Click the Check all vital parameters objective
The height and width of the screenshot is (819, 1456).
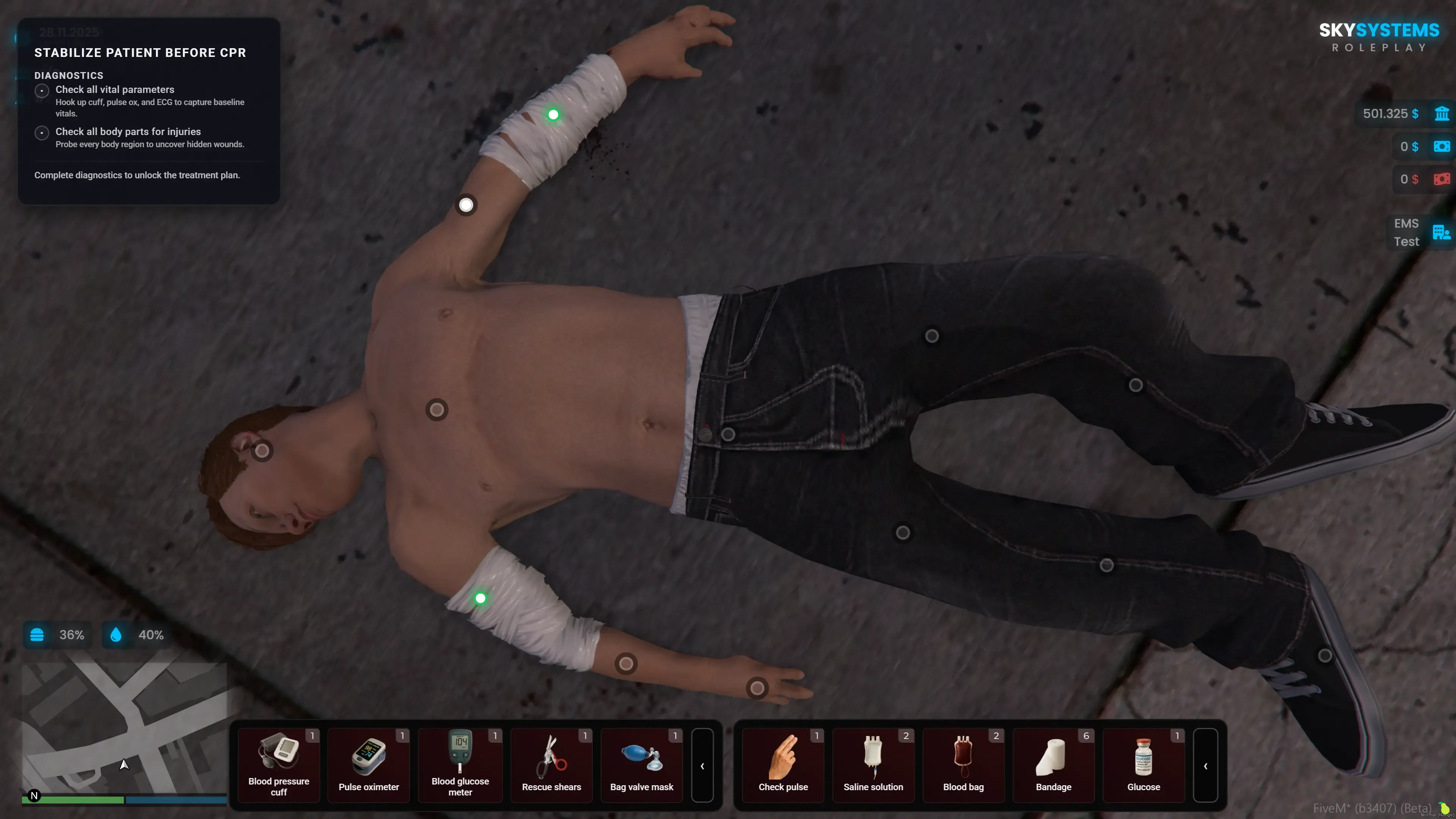pyautogui.click(x=115, y=89)
